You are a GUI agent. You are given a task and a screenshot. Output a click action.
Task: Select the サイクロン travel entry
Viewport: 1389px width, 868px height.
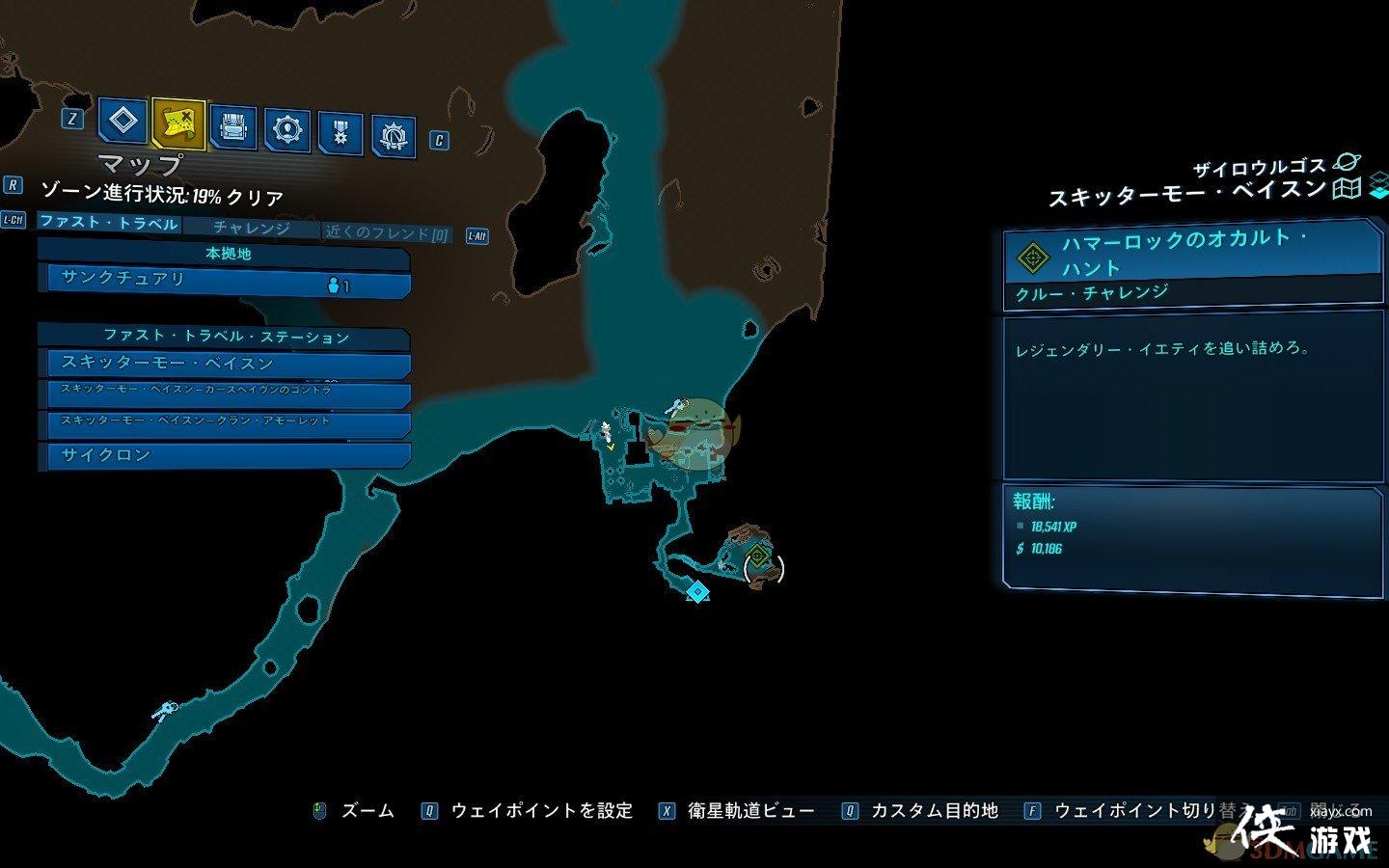pyautogui.click(x=224, y=455)
